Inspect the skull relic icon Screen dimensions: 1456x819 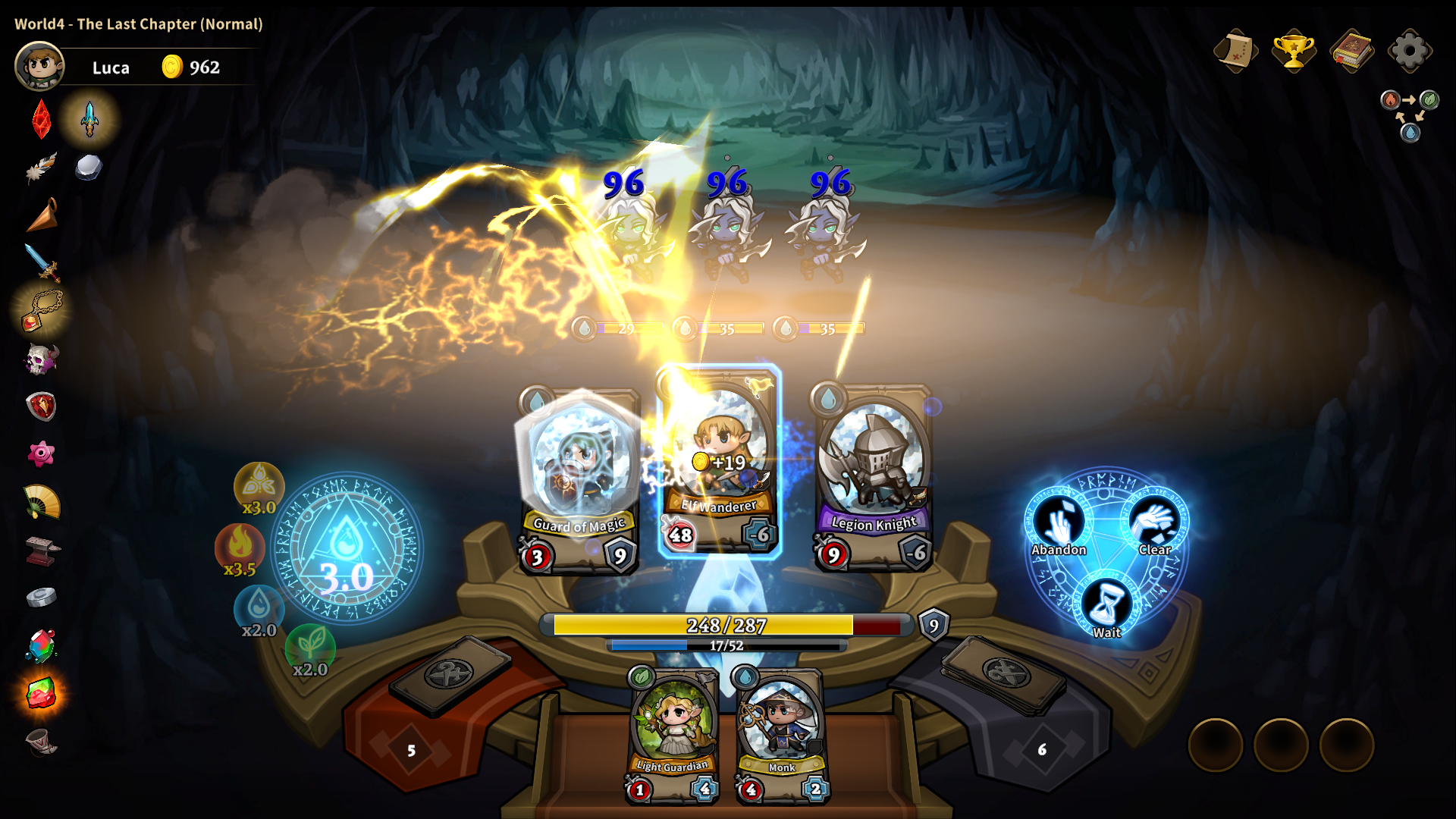[x=41, y=359]
